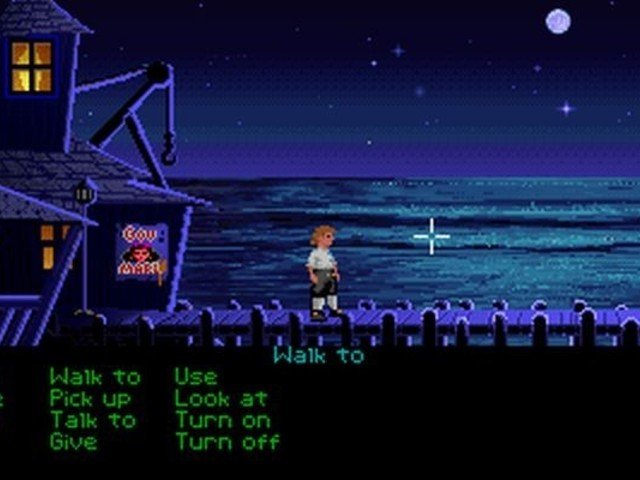Activate the "Turn on" verb
Viewport: 640px width, 480px height.
222,420
